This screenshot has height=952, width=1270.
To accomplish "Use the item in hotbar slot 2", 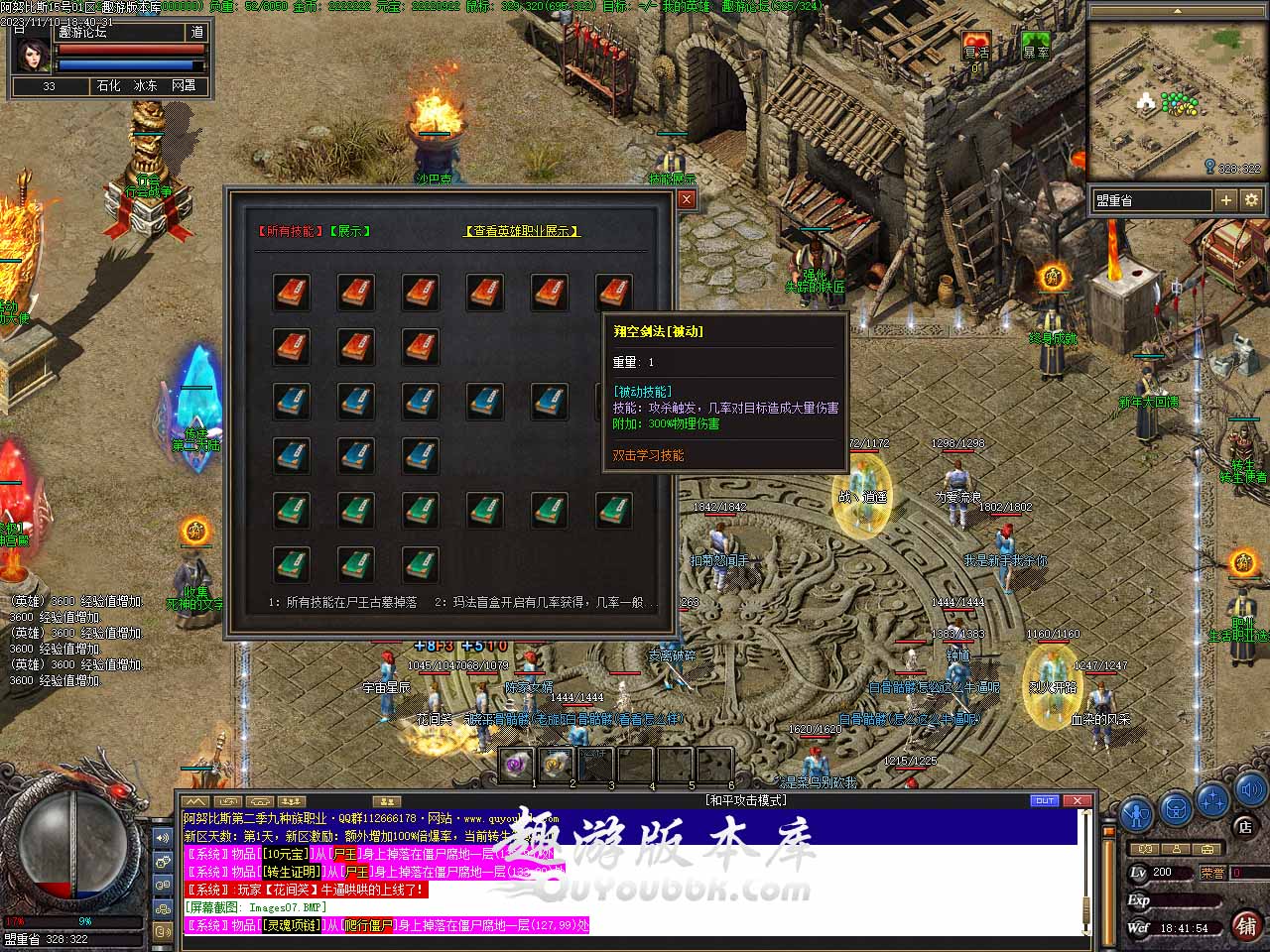I will [x=555, y=765].
